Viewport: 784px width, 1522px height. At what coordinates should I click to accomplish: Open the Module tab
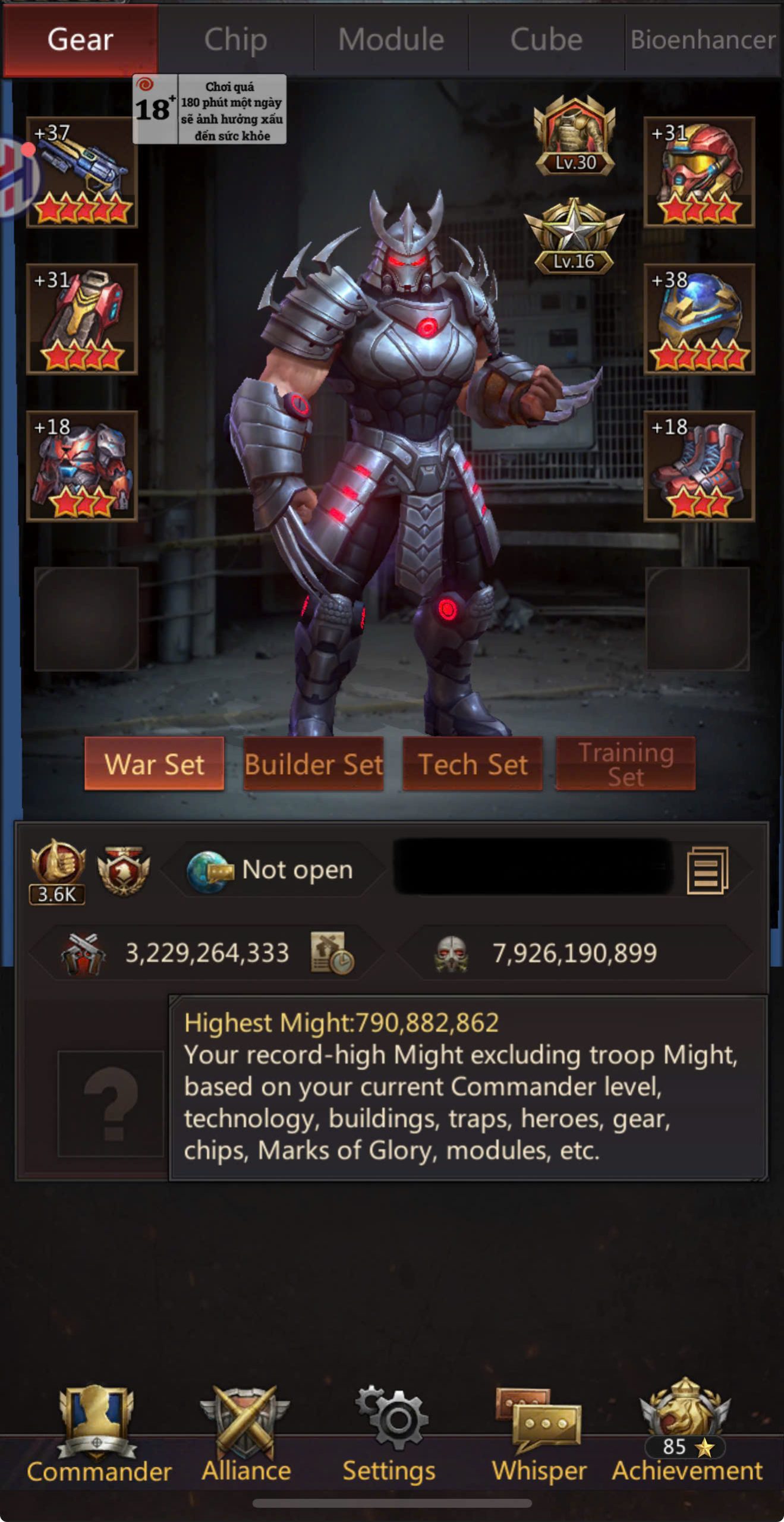click(391, 40)
